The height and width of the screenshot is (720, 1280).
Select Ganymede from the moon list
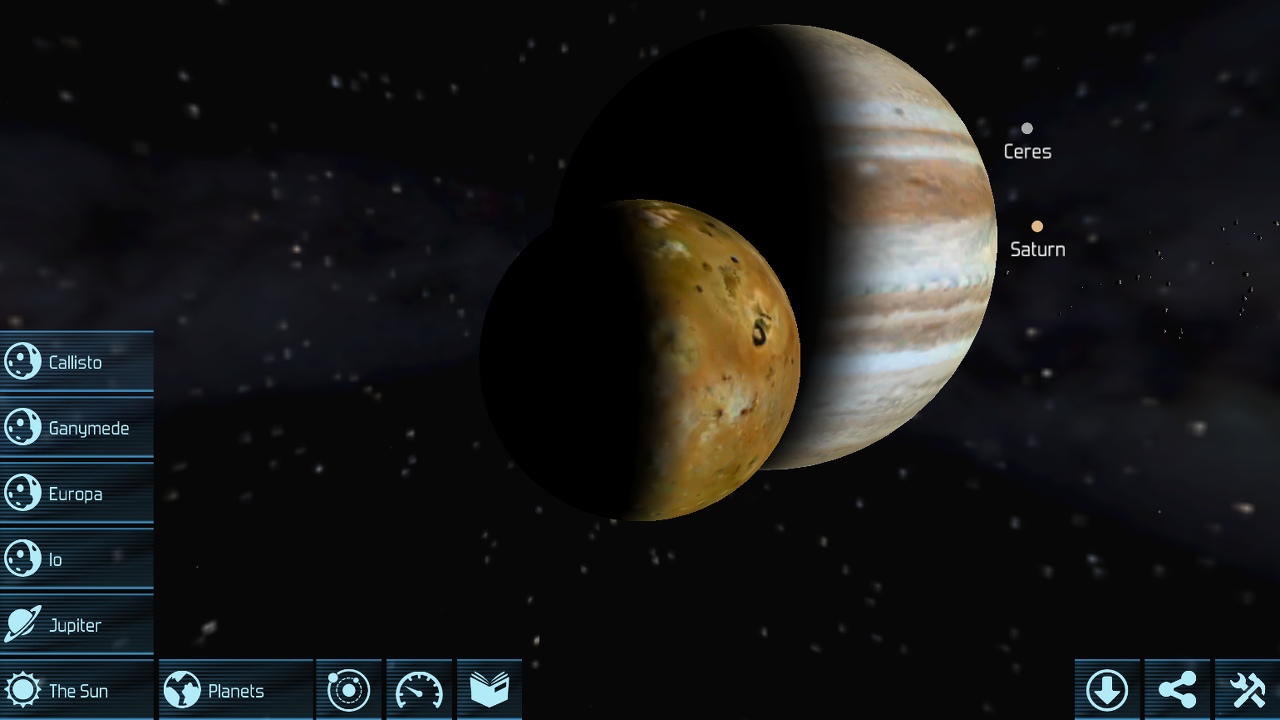tap(88, 427)
